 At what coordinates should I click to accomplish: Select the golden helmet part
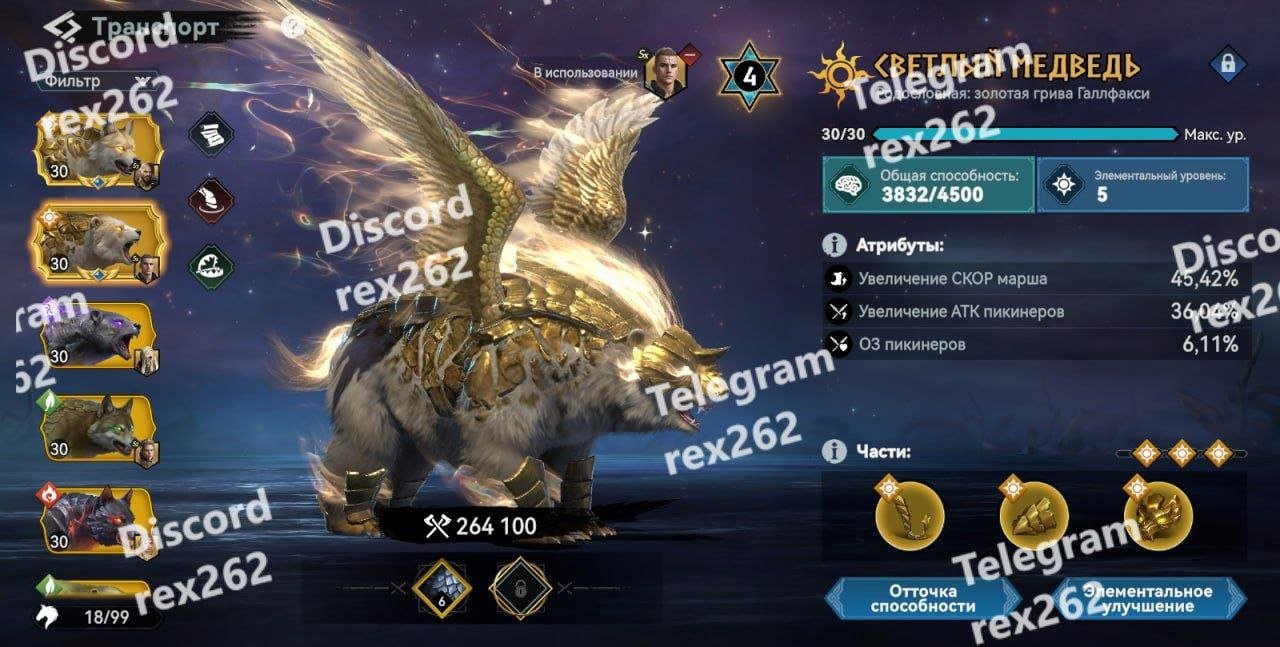point(1158,519)
